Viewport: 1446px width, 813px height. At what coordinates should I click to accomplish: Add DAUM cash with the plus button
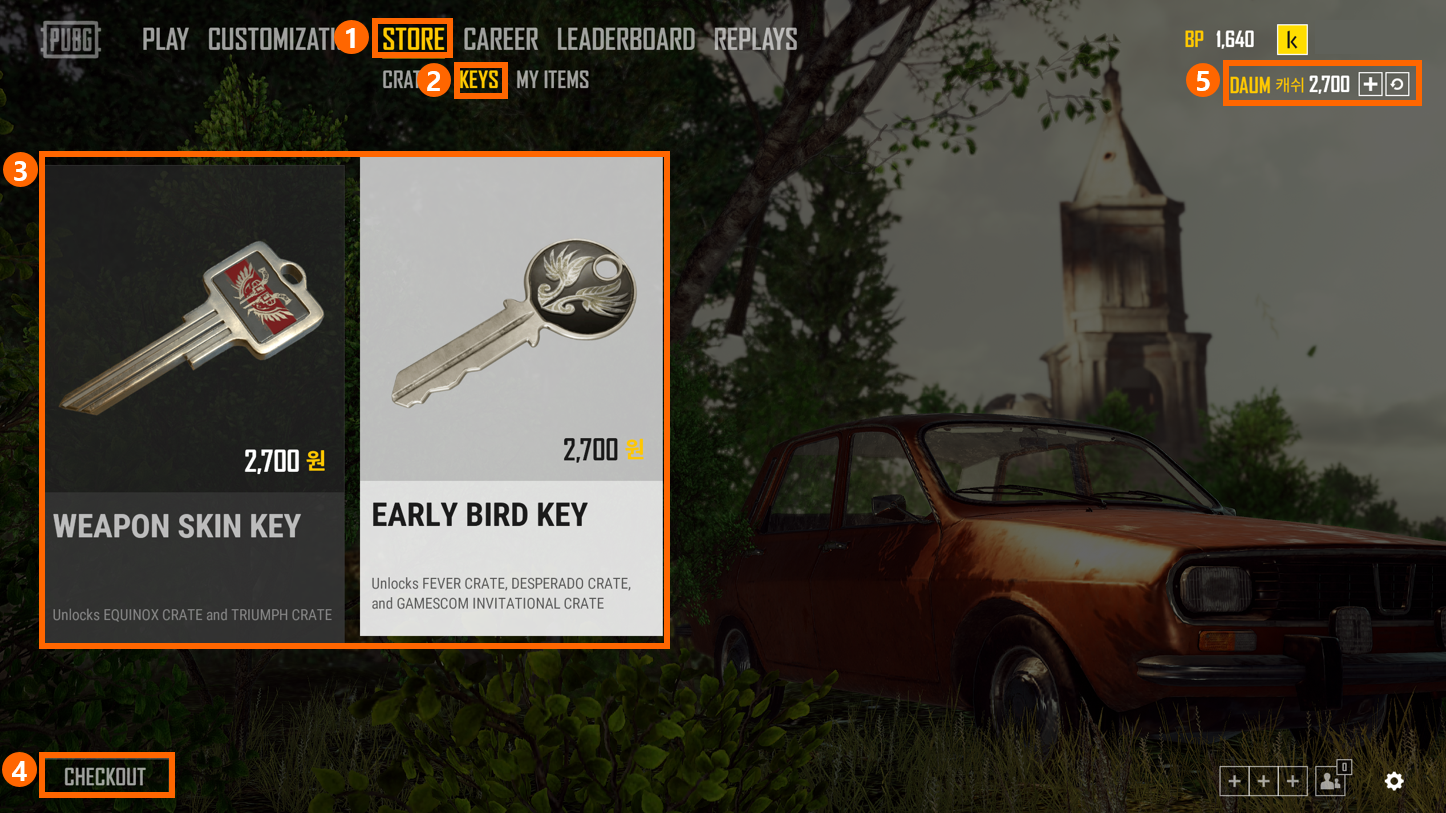(x=1370, y=85)
